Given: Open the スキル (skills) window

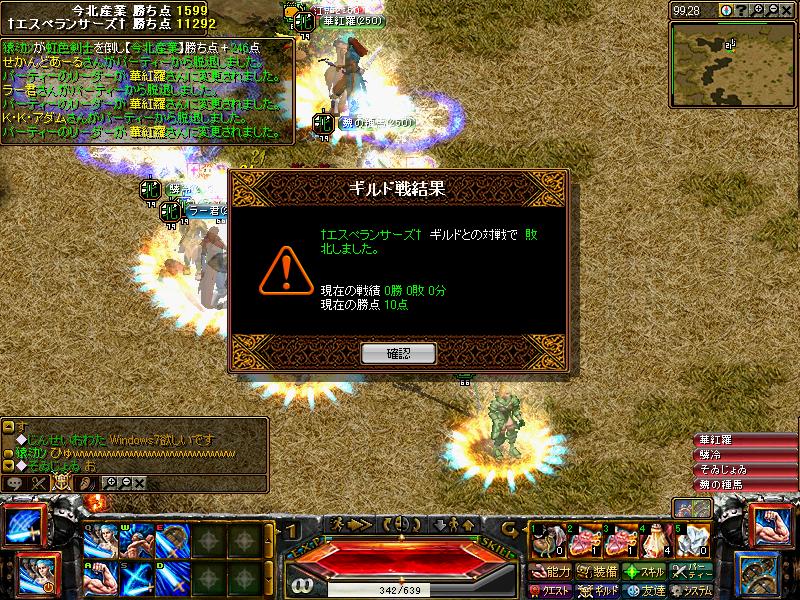Looking at the screenshot, I should point(644,572).
